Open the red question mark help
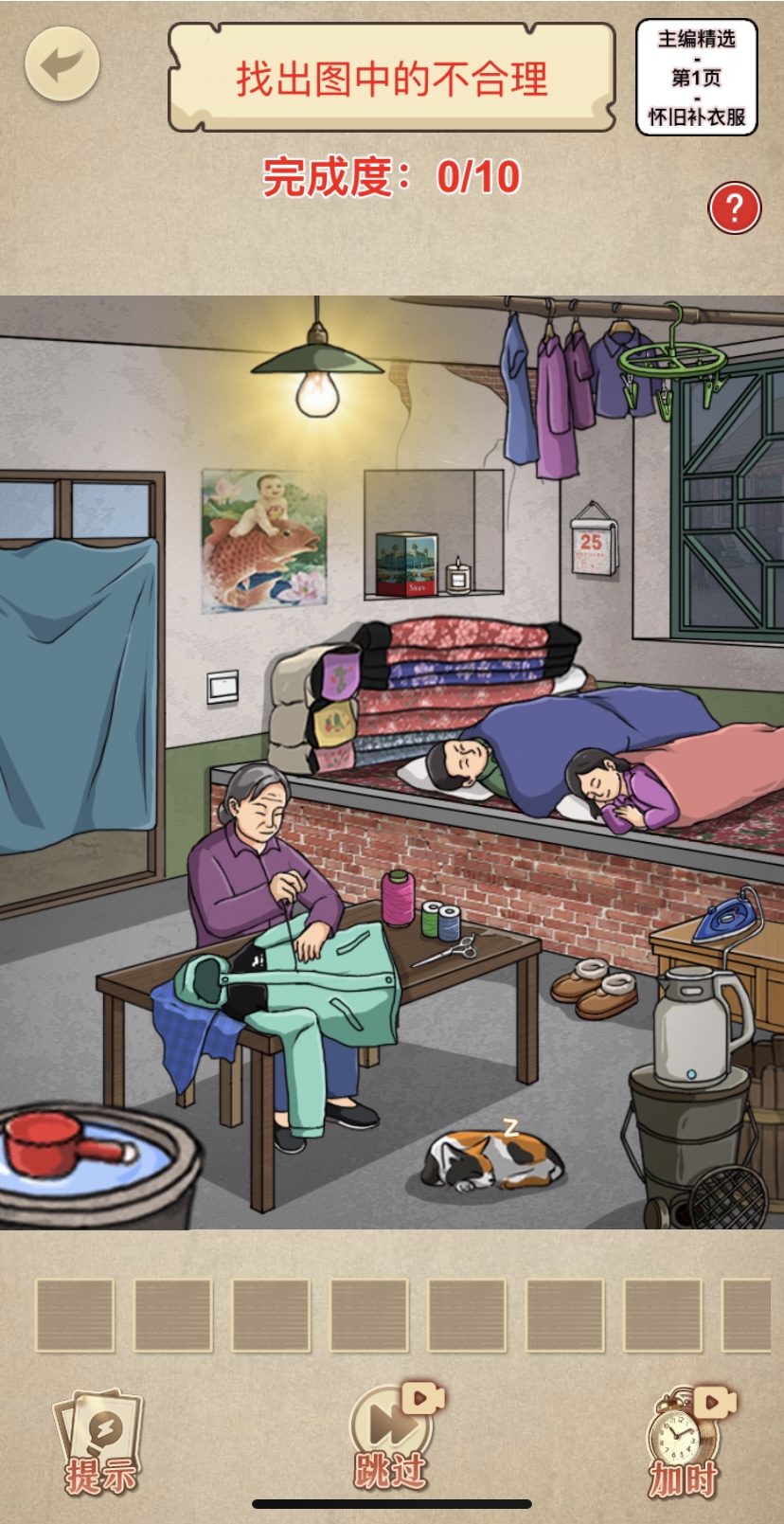Screen dimensions: 784x1524 click(x=734, y=207)
